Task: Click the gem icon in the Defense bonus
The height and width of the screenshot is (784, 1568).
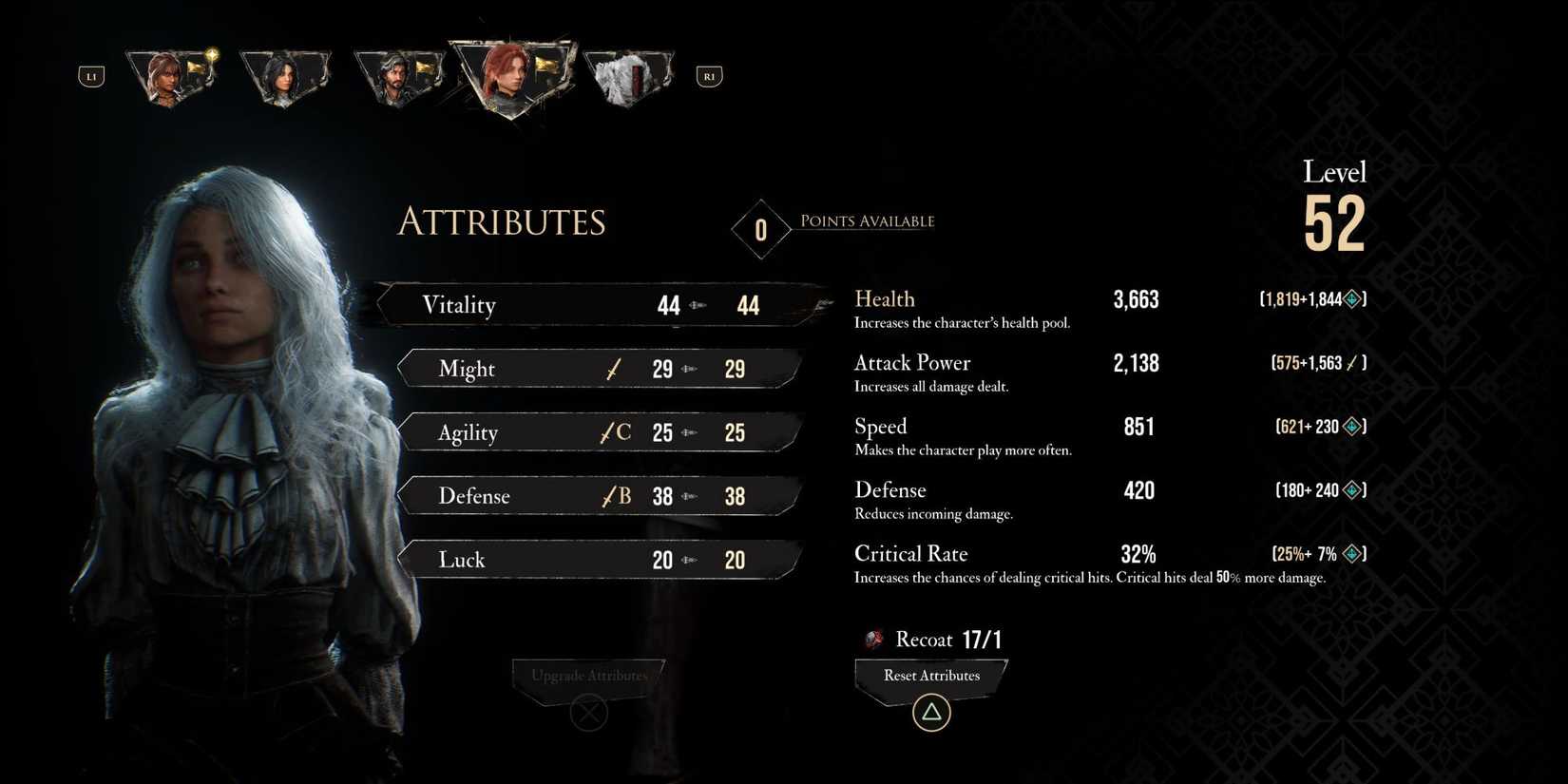Action: coord(1350,490)
